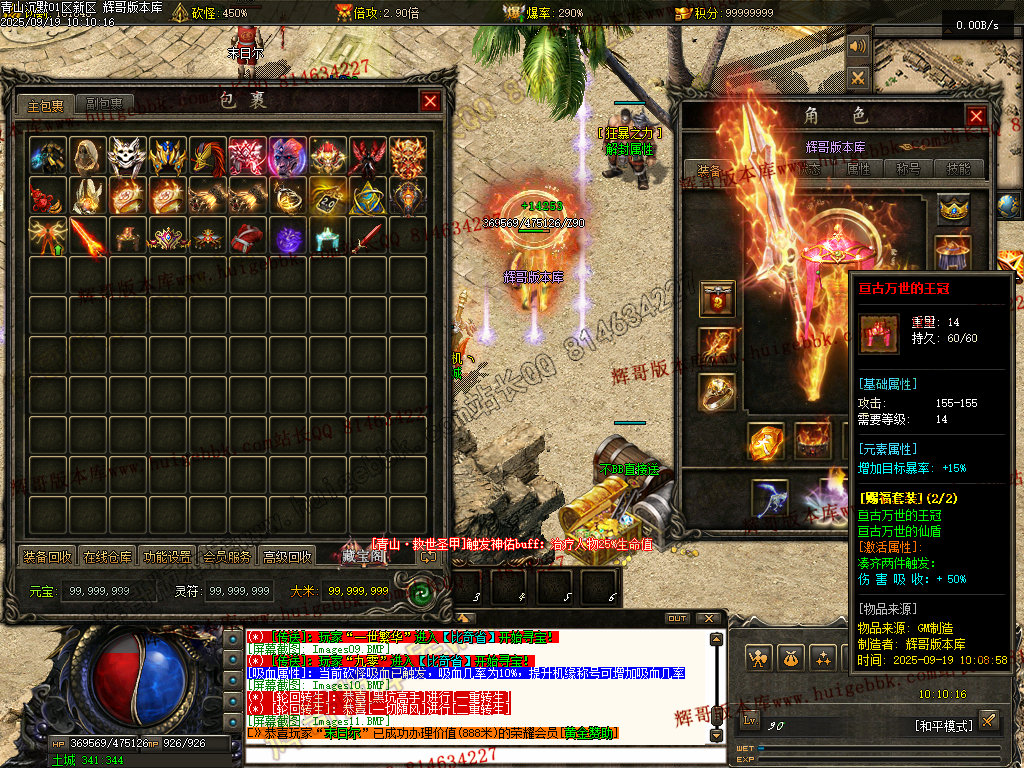Close the bag (包裹) window
Viewport: 1024px width, 768px height.
coord(430,101)
